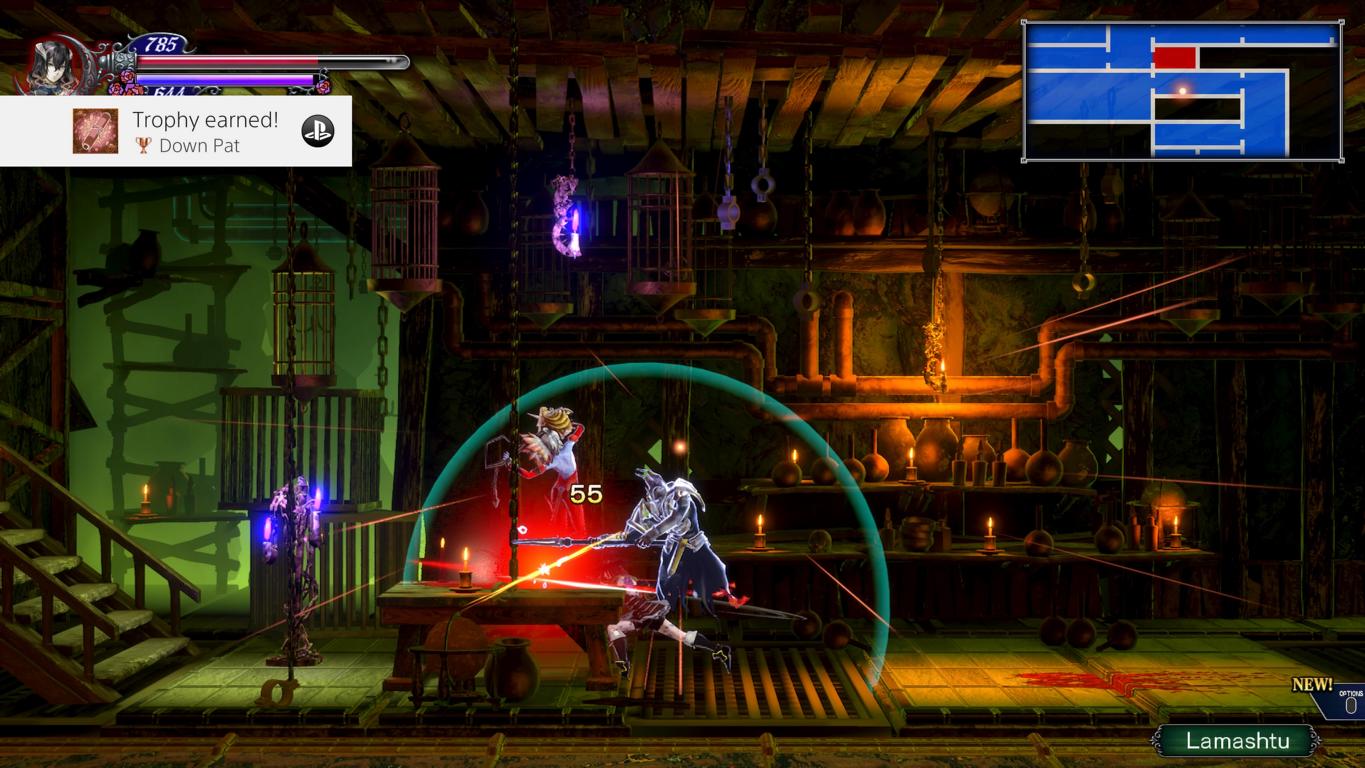Open the castle minimap
This screenshot has width=1365, height=768.
1182,91
